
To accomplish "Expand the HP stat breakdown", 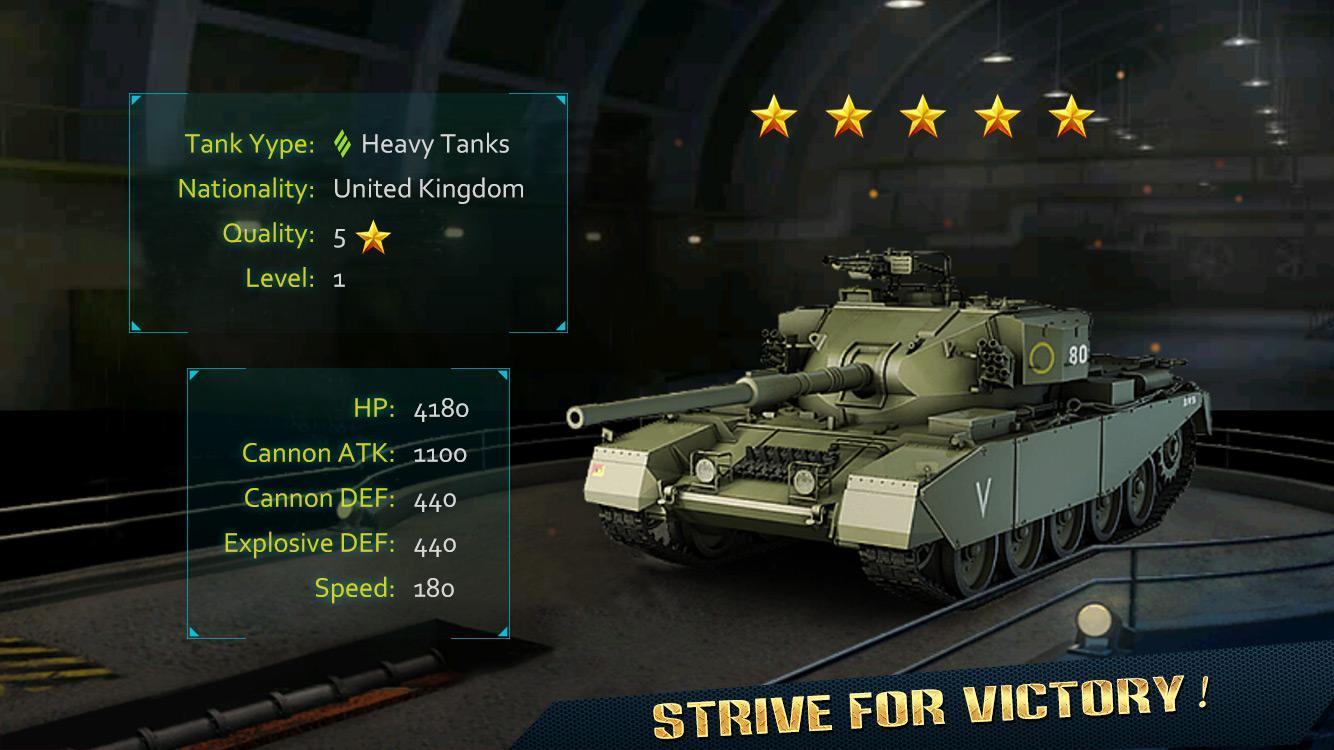I will 410,409.
